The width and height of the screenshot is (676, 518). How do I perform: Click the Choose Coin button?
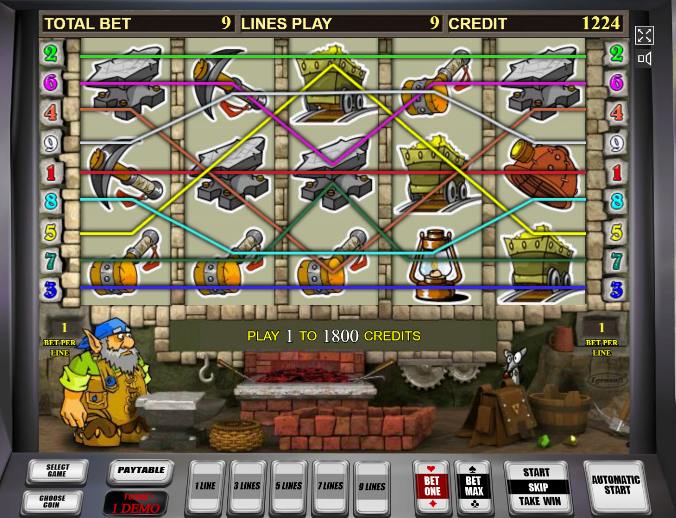[52, 501]
